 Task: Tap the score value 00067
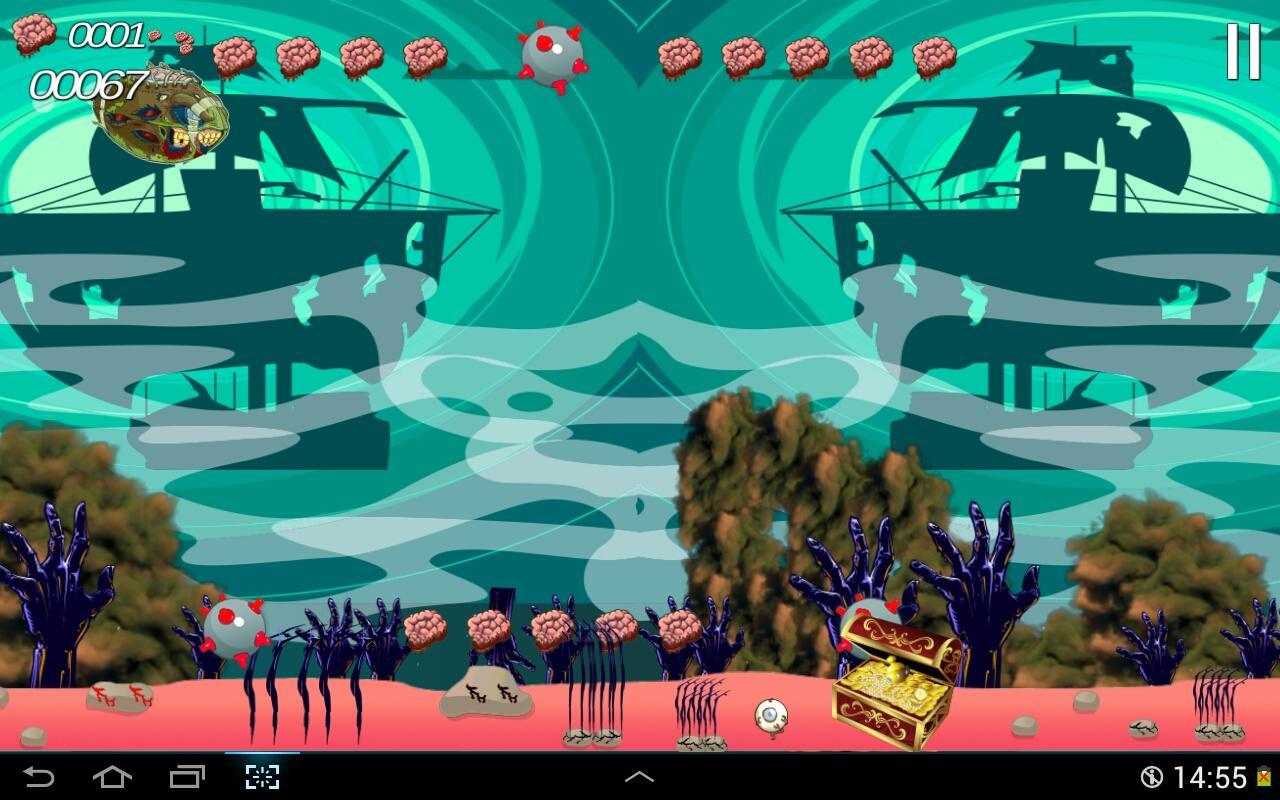pyautogui.click(x=90, y=85)
